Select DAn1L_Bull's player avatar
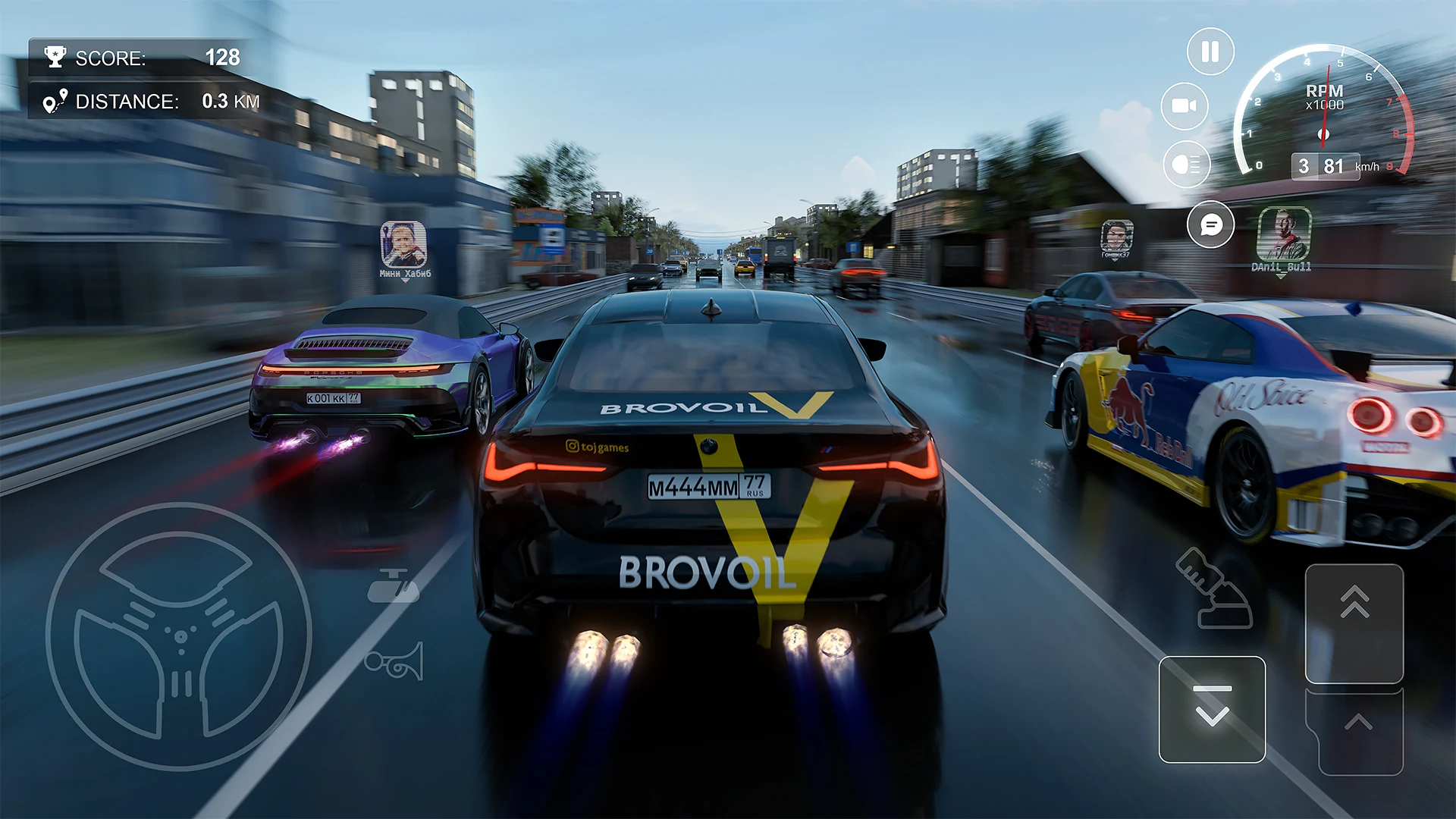Image resolution: width=1456 pixels, height=819 pixels. click(x=1283, y=235)
